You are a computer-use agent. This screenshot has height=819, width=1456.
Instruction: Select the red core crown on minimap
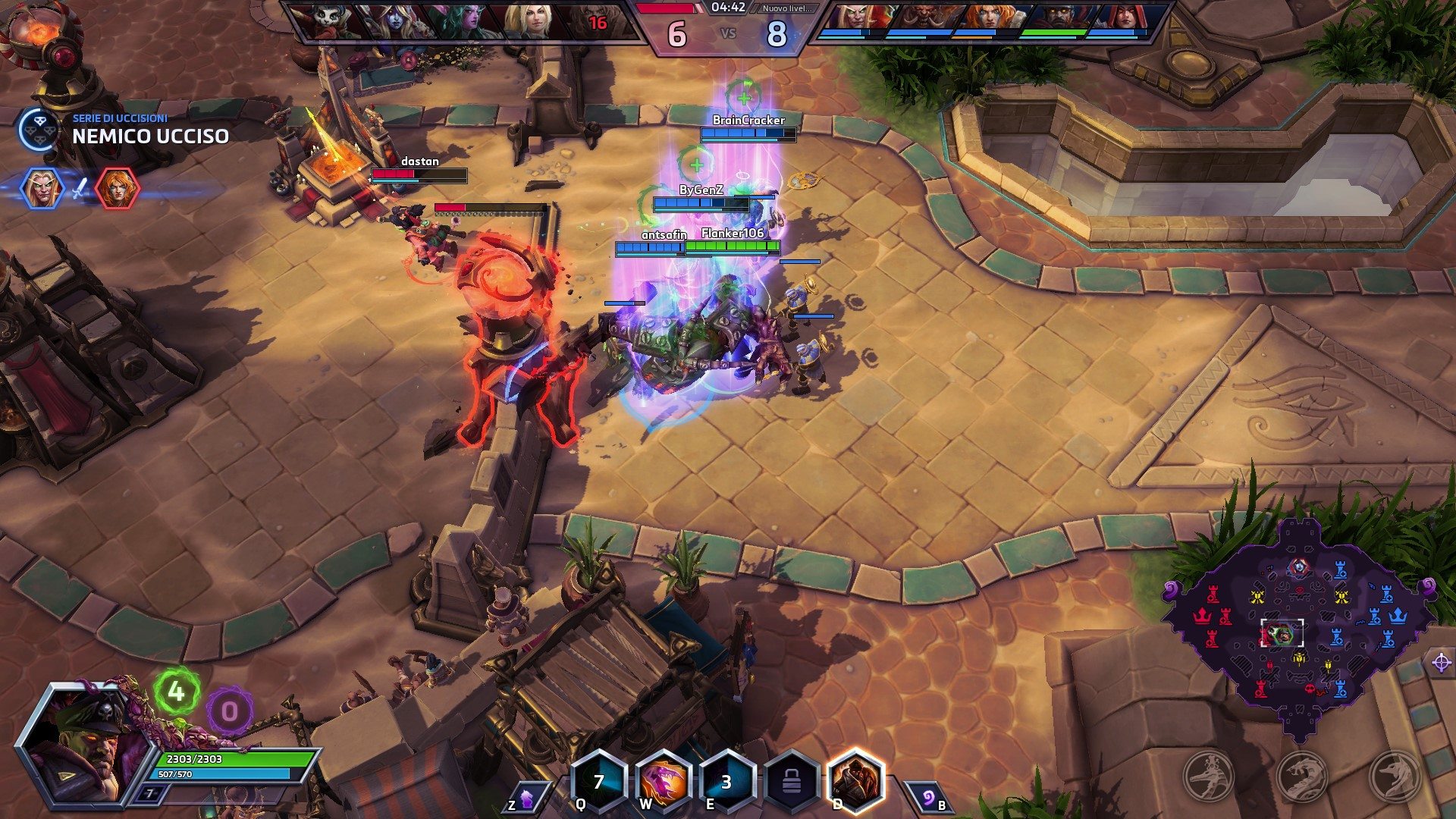tap(1202, 615)
